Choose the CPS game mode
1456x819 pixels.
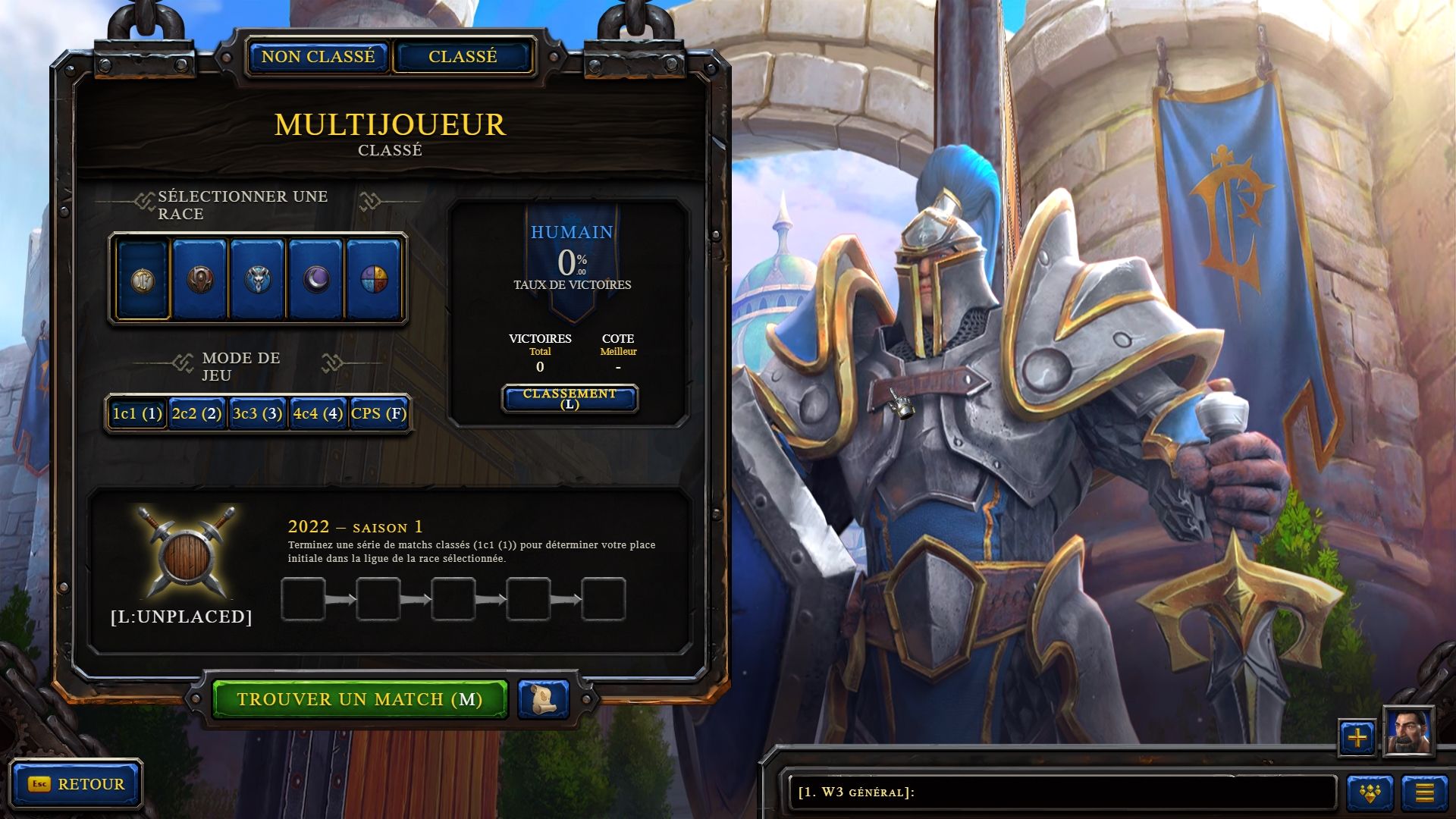click(x=378, y=413)
